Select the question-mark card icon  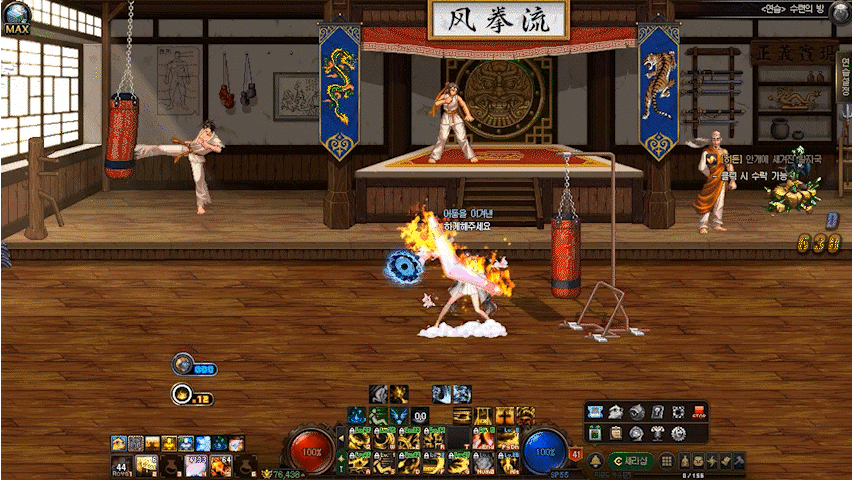point(657,411)
